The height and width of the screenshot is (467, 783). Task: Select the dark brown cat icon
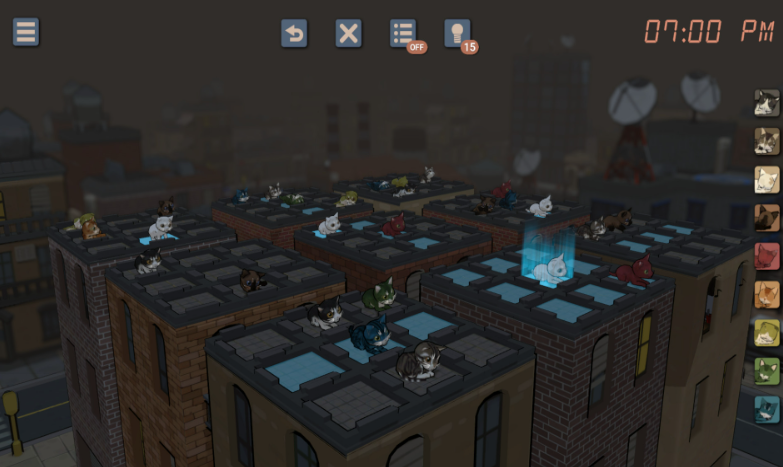point(766,217)
